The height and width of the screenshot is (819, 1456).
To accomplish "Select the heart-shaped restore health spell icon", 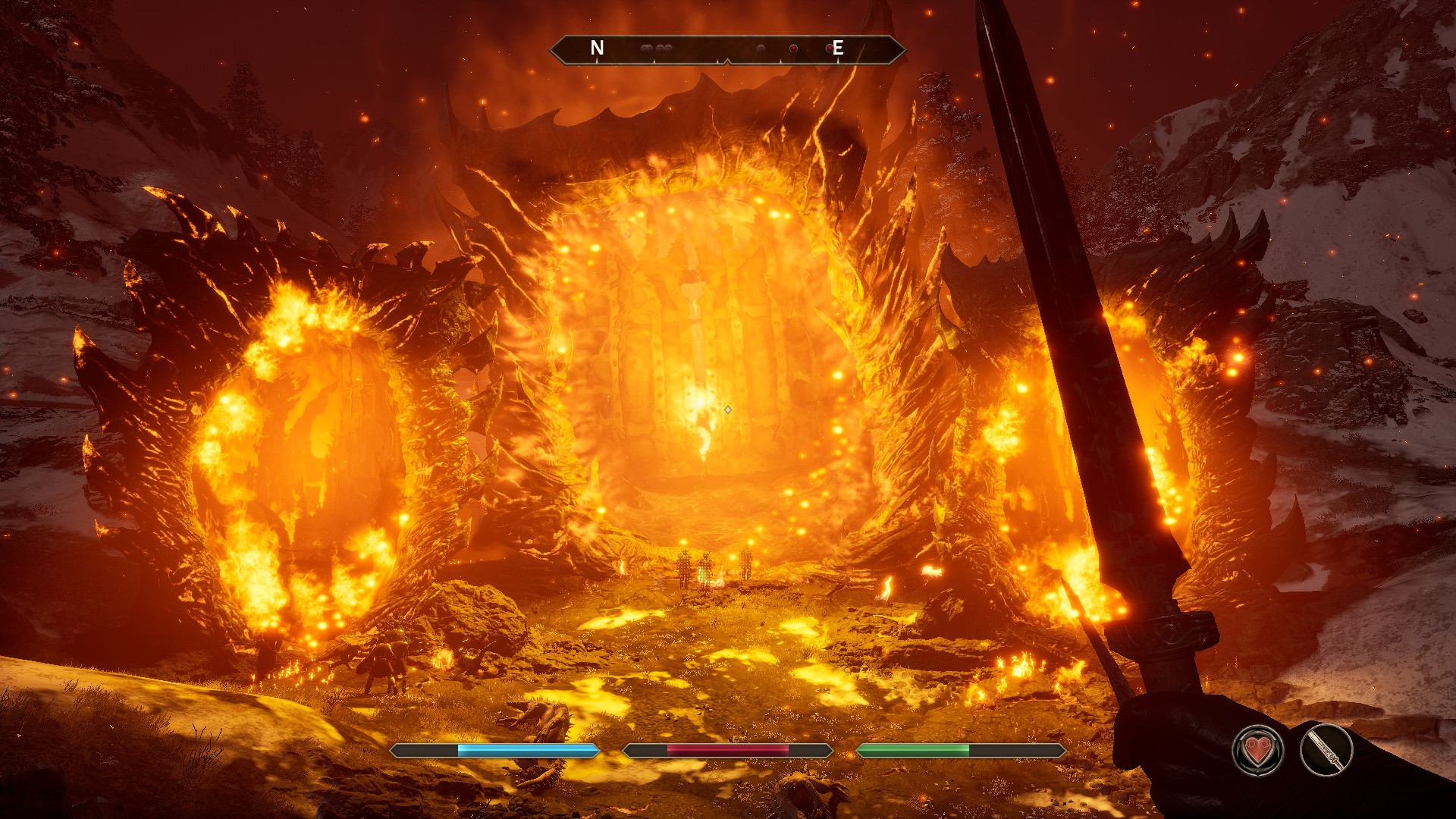I will click(1258, 751).
